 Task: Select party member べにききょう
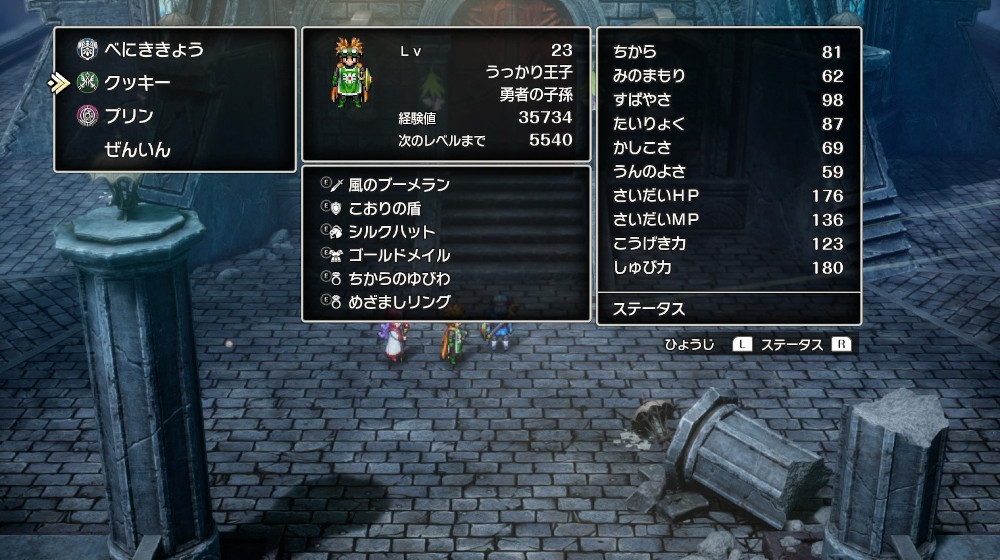point(154,48)
